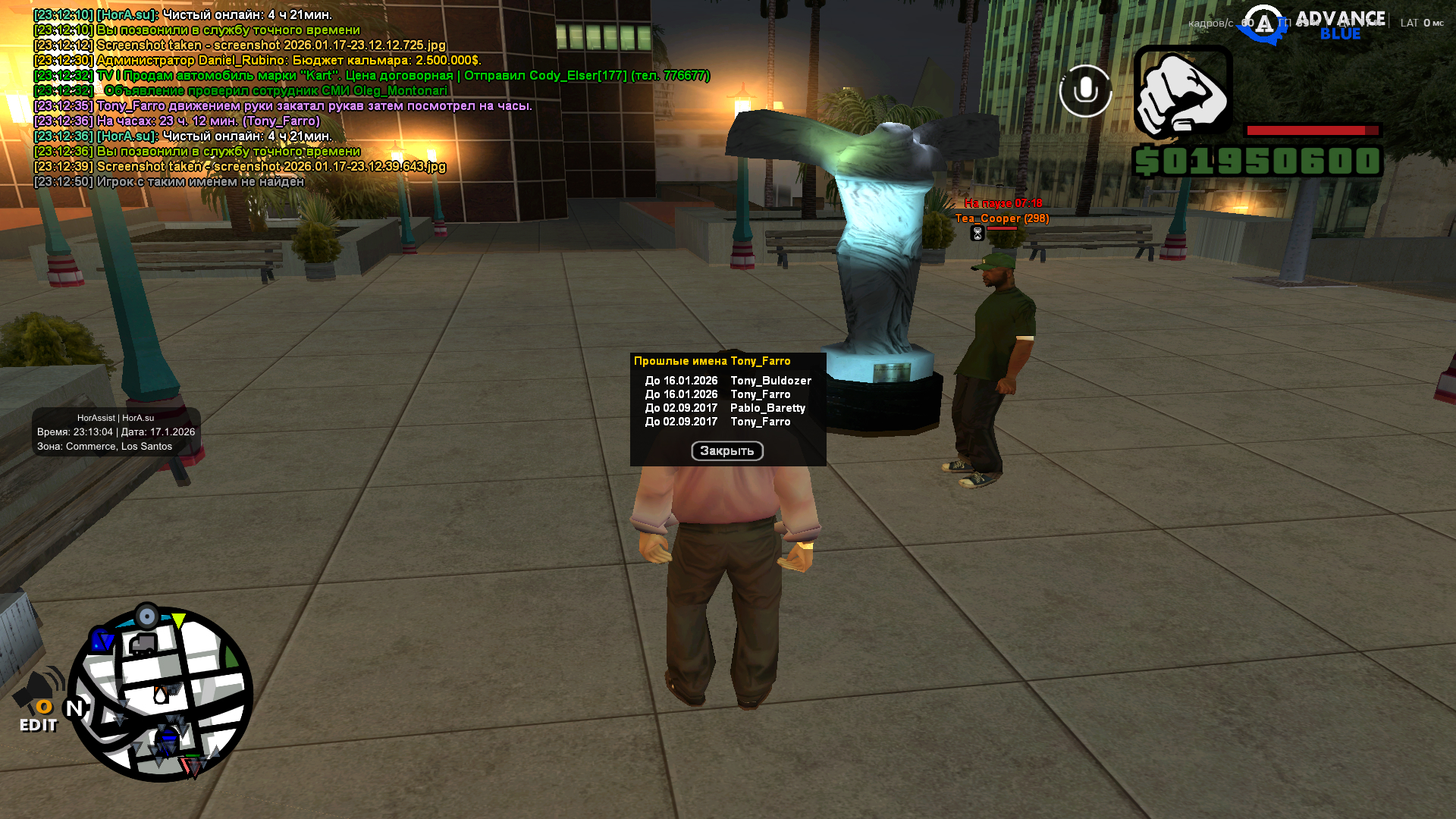
Task: Select the Pablo_Baretty name row
Action: click(x=724, y=408)
